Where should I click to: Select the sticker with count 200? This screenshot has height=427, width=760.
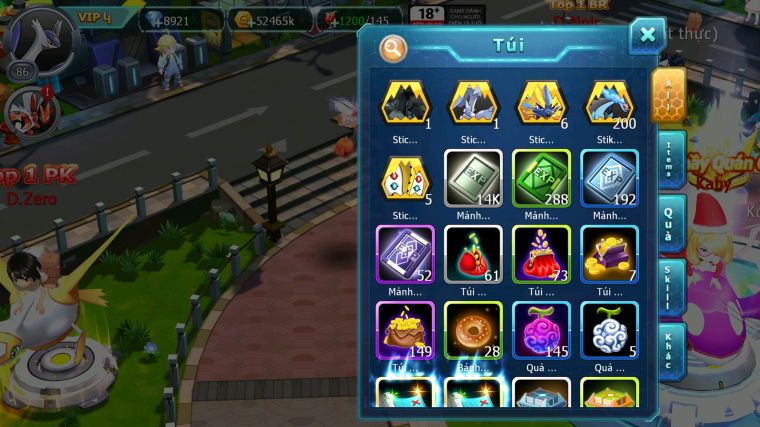tap(609, 102)
